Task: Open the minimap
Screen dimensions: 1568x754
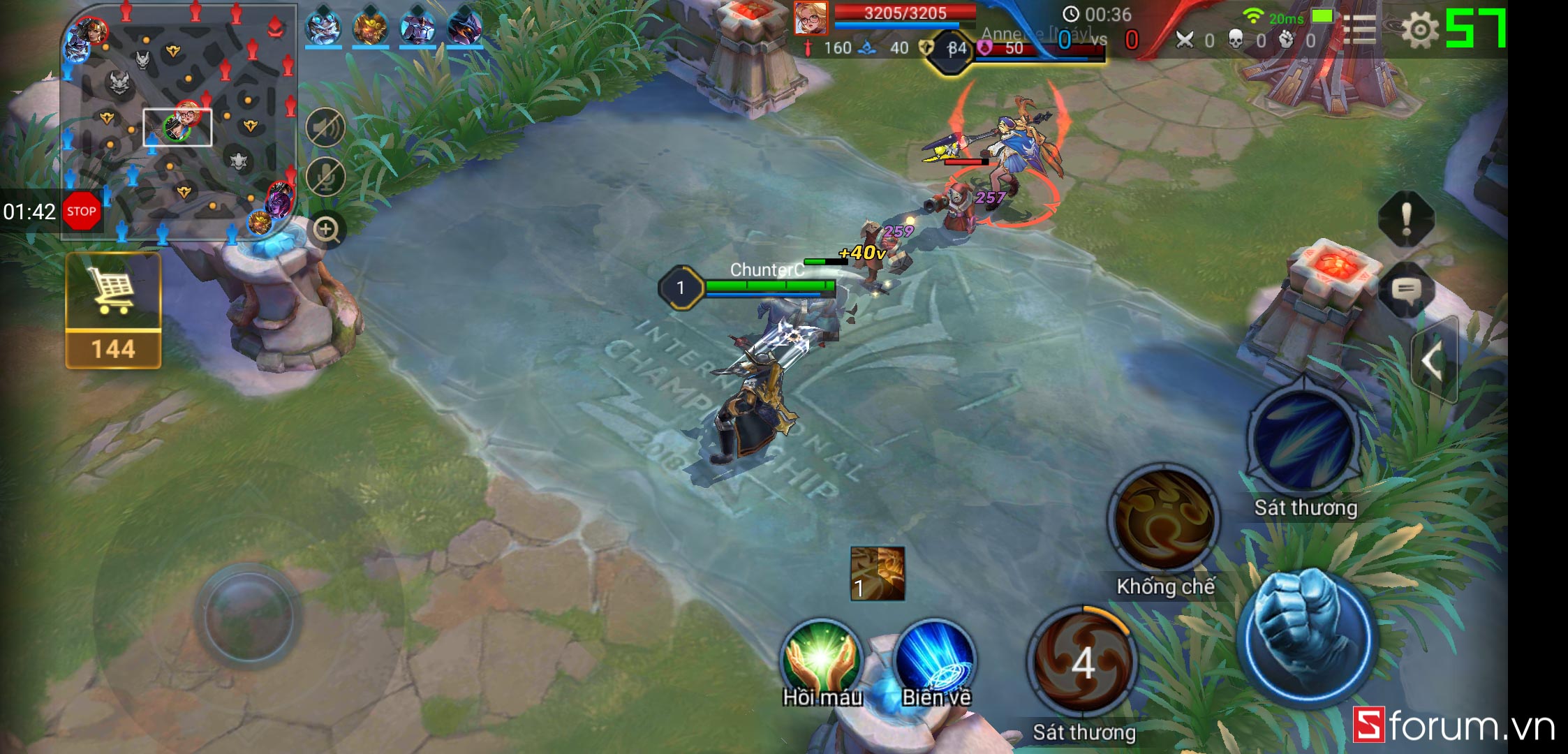Action: pos(179,122)
